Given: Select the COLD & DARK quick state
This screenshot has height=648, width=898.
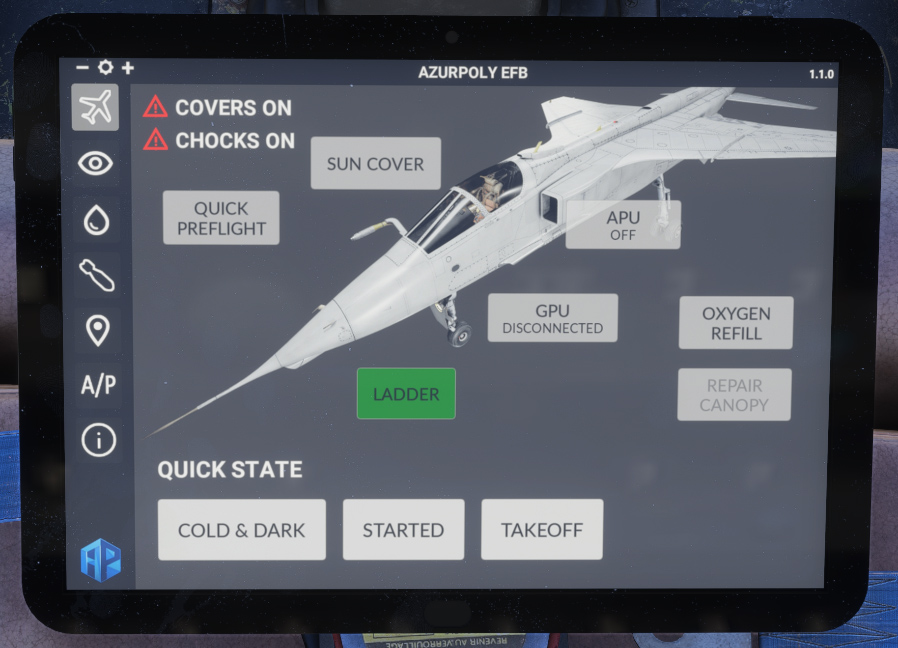Looking at the screenshot, I should [x=241, y=530].
